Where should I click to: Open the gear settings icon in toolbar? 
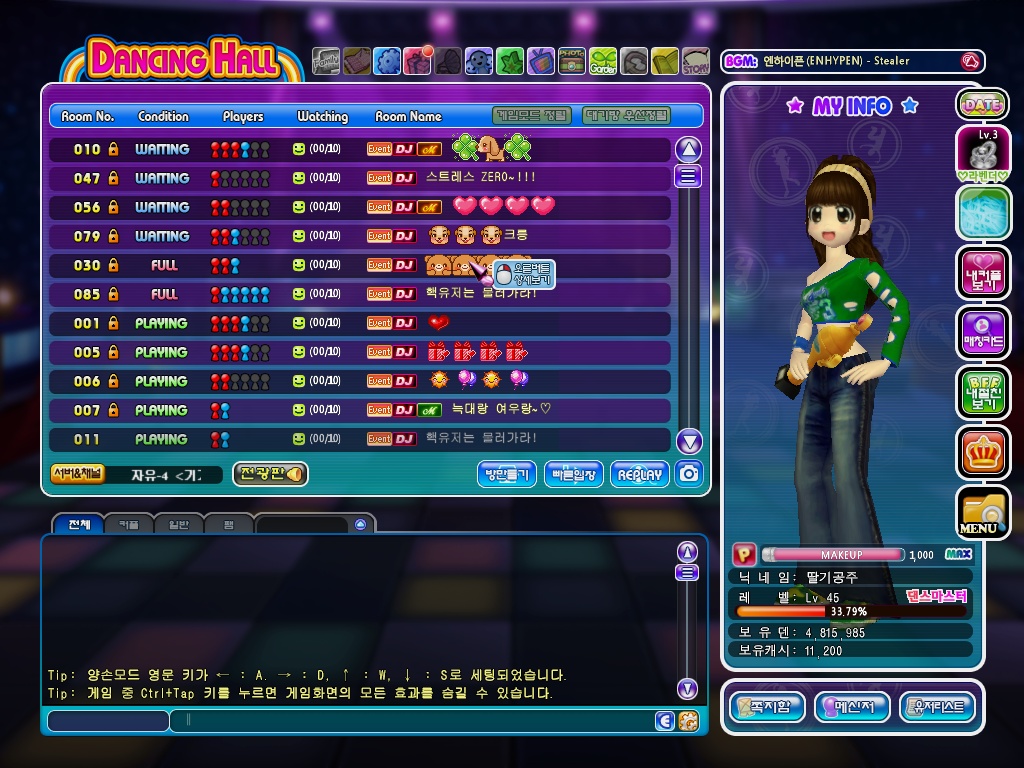click(387, 62)
